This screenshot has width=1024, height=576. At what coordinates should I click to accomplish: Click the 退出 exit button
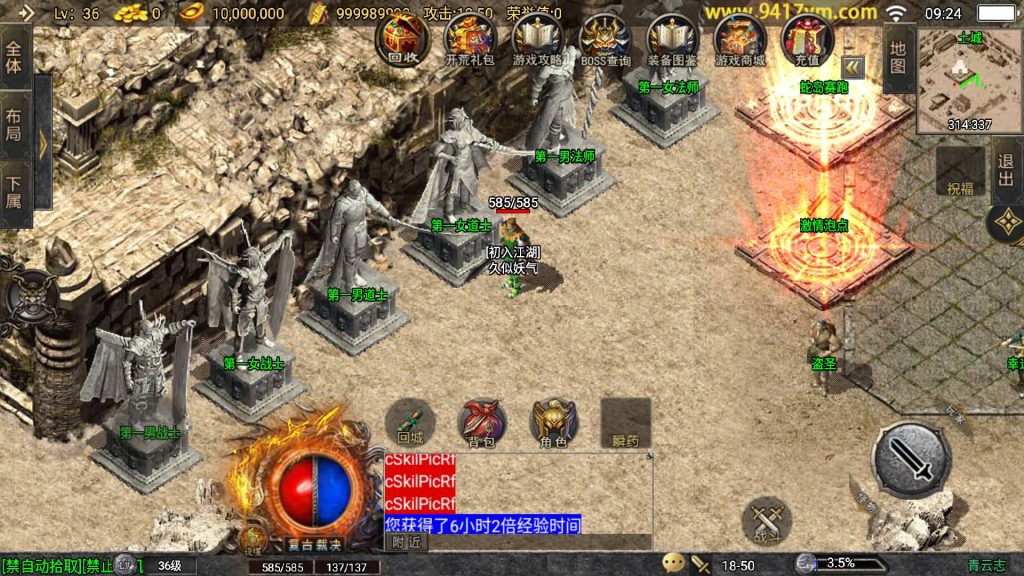[x=1007, y=170]
